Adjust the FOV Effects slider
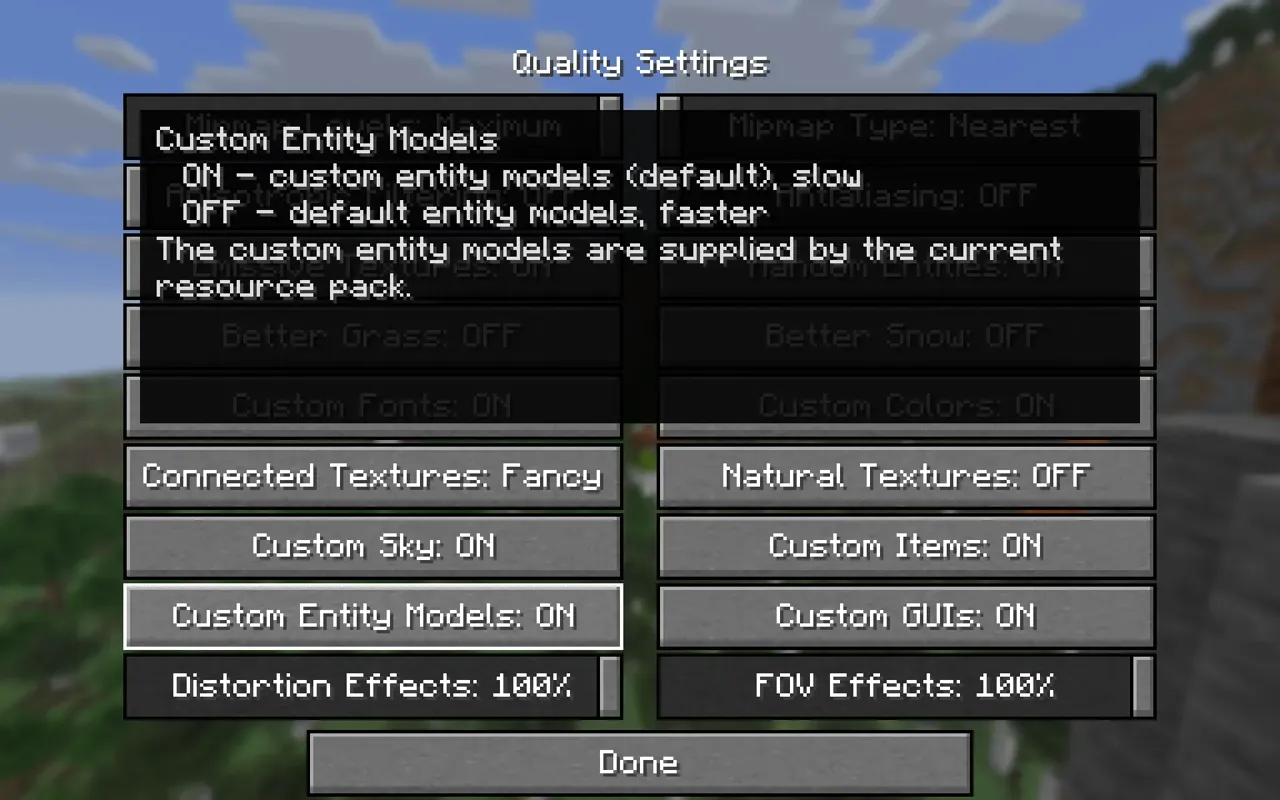1280x800 pixels. 904,687
